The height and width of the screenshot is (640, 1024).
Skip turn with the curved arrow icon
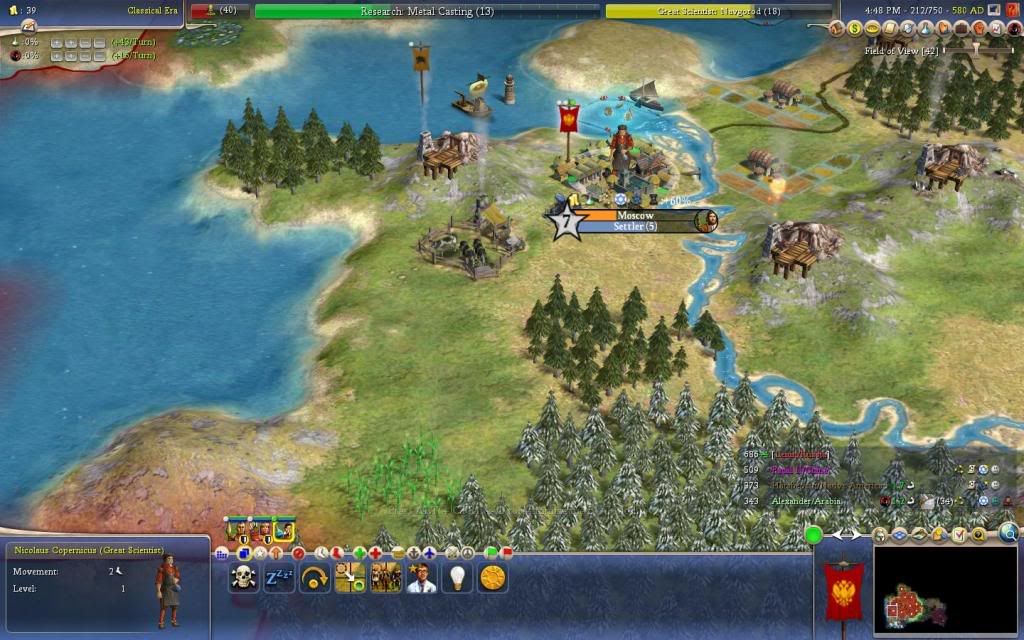315,577
